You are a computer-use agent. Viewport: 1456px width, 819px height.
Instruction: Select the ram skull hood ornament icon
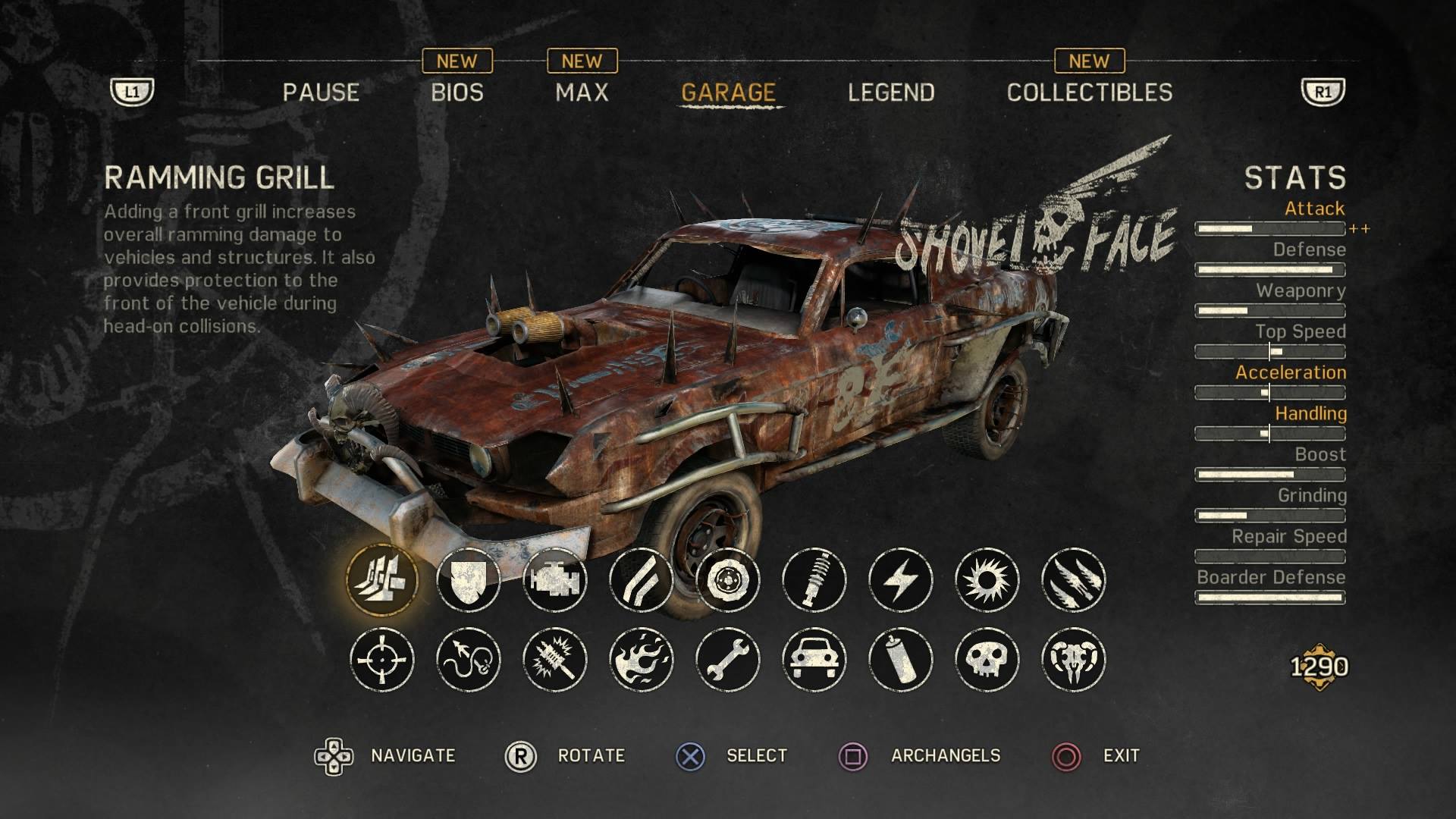coord(1074,659)
